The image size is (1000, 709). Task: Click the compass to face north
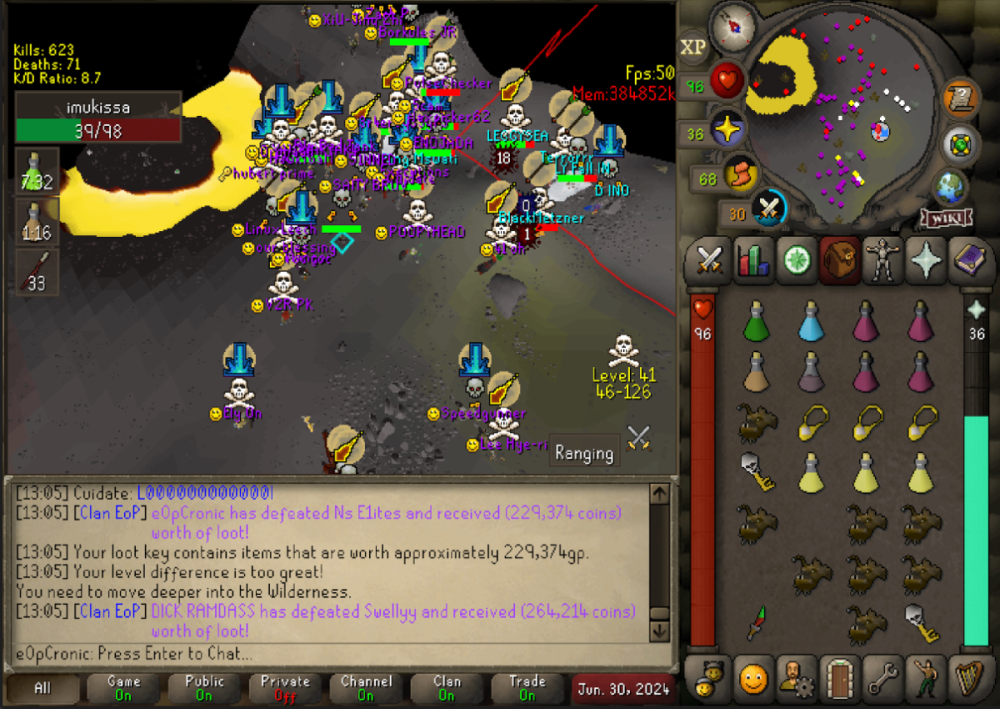pos(741,23)
